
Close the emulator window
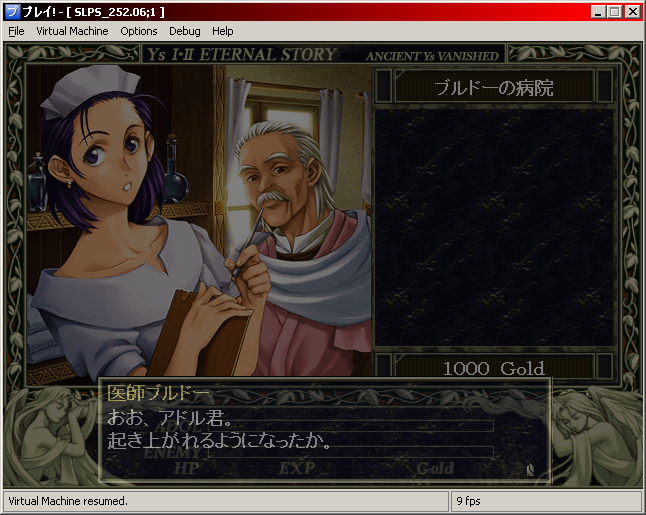(632, 11)
